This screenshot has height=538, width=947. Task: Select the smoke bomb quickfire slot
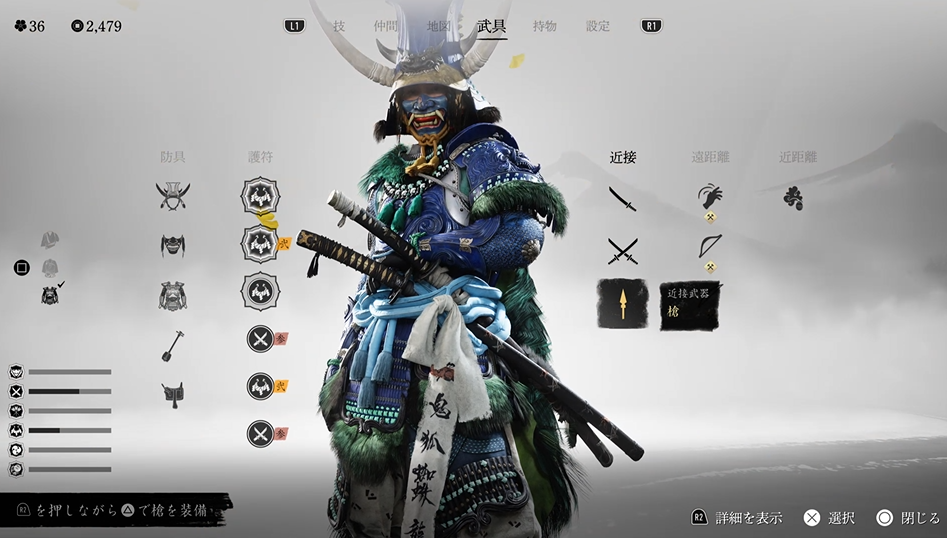[x=793, y=198]
